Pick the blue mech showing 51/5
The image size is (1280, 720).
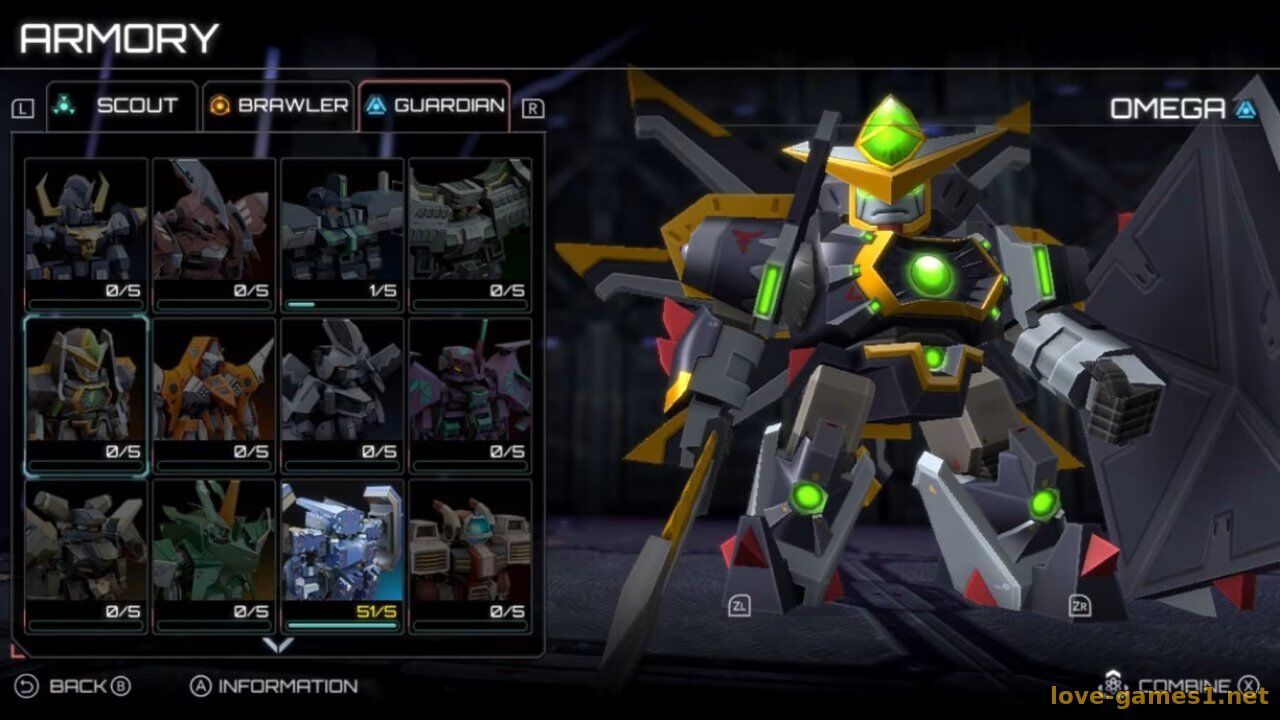(x=342, y=555)
